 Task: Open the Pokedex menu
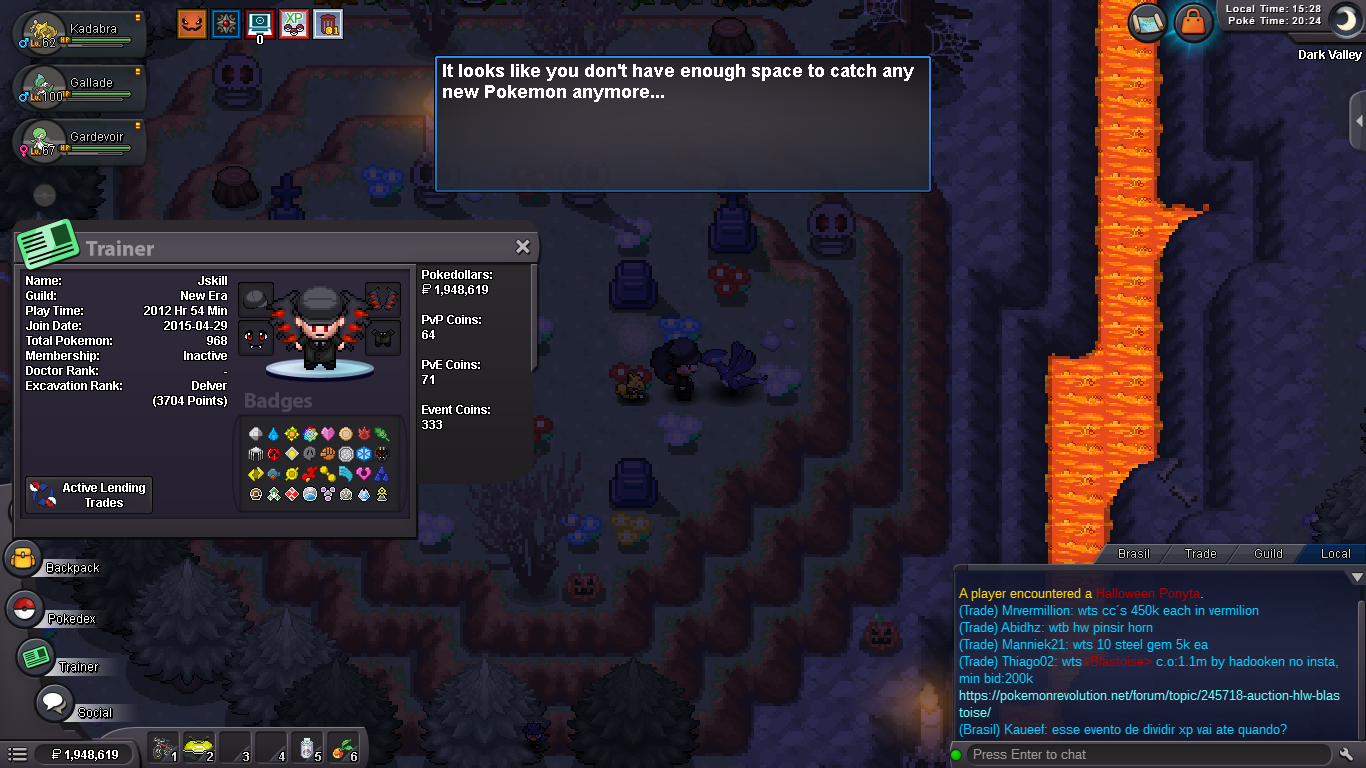[x=25, y=609]
